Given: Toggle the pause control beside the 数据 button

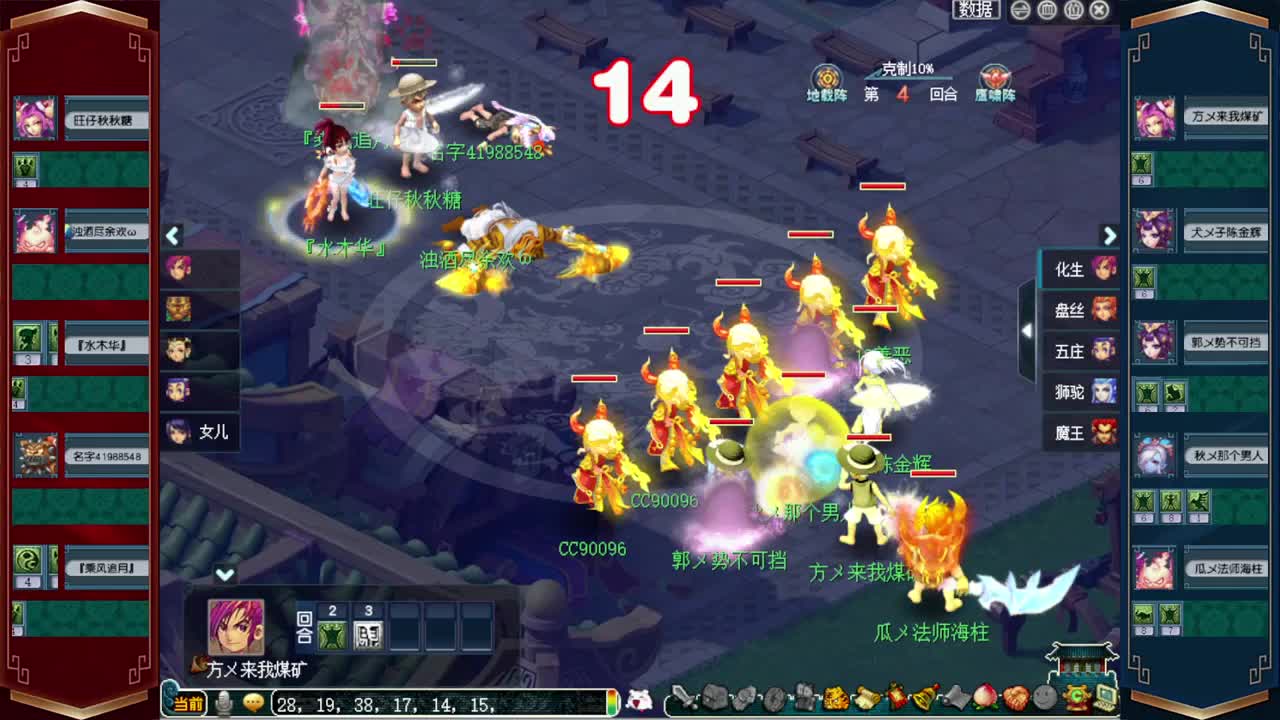Looking at the screenshot, I should point(1046,10).
